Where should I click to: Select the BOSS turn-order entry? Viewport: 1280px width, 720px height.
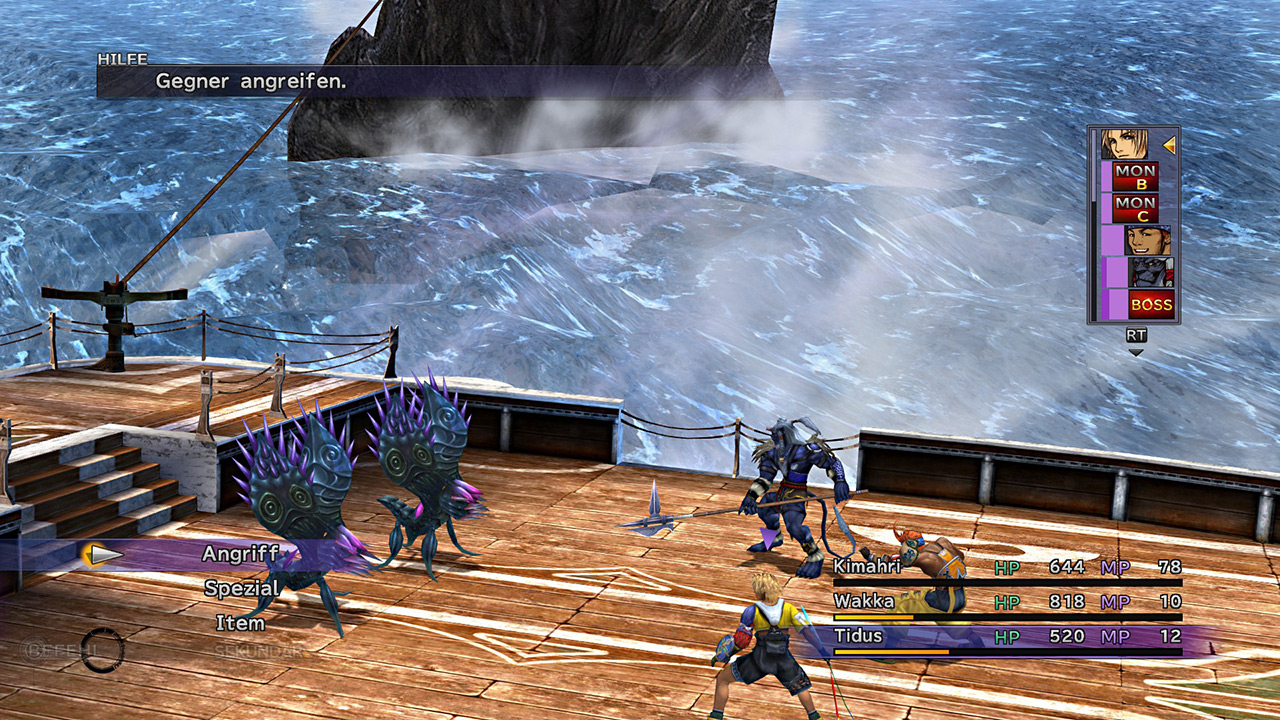tap(1150, 304)
